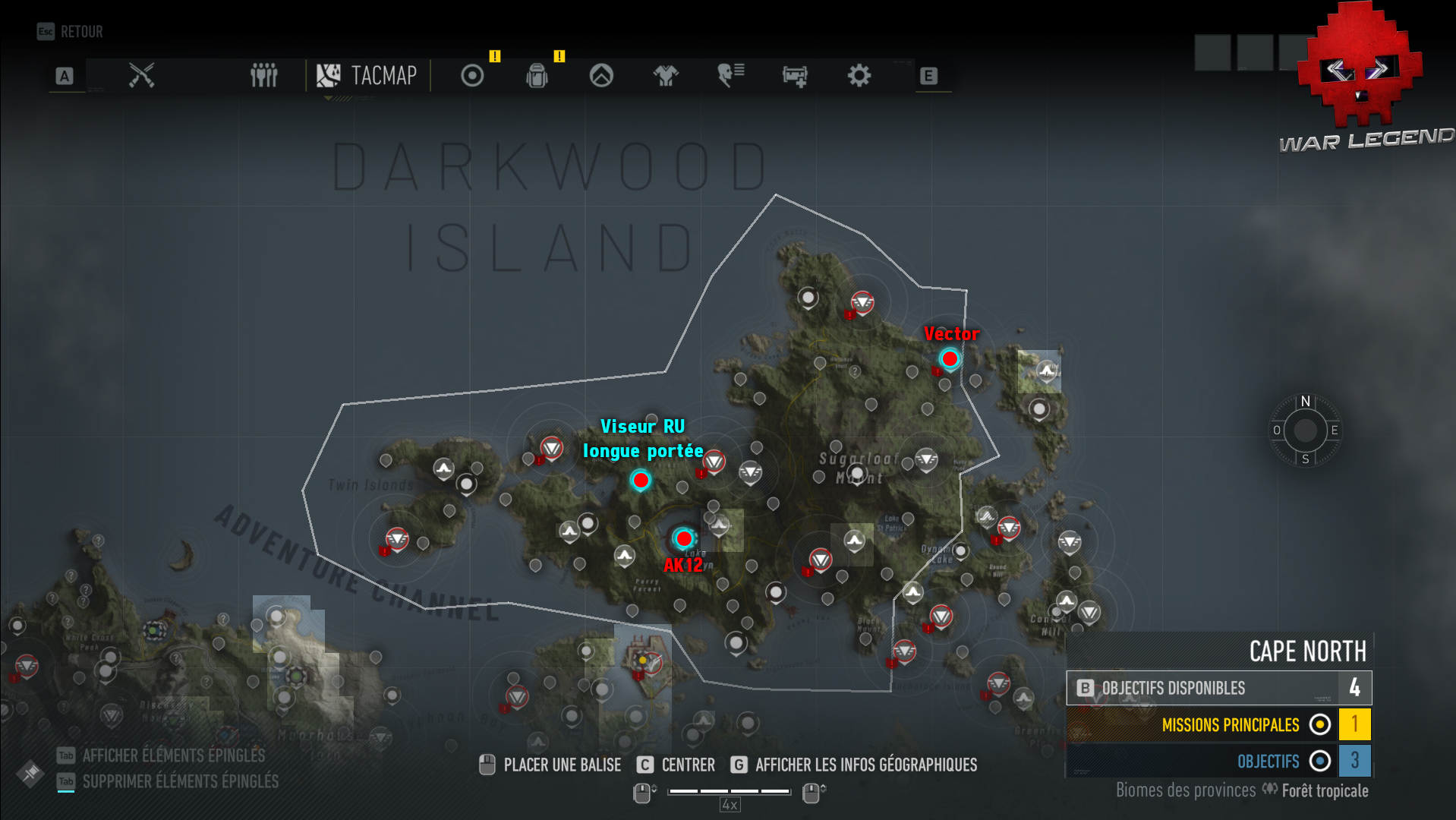1456x820 pixels.
Task: Open the in-game store icon
Action: tap(793, 75)
